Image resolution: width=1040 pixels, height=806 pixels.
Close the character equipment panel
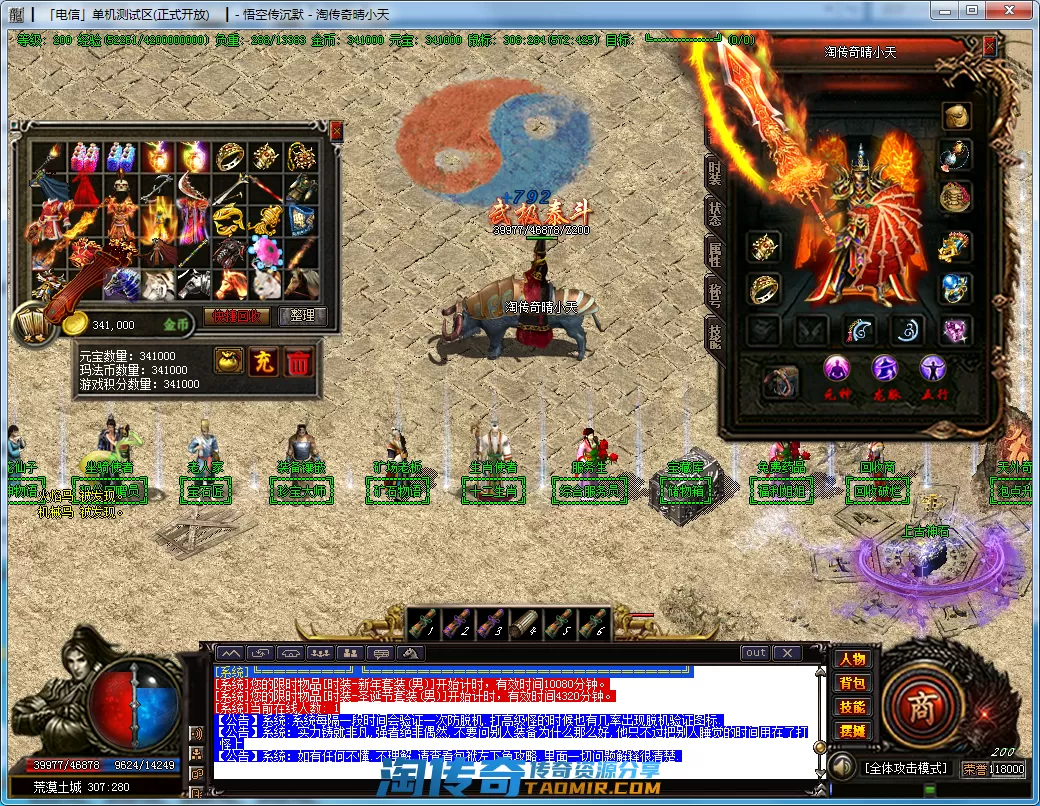click(989, 46)
